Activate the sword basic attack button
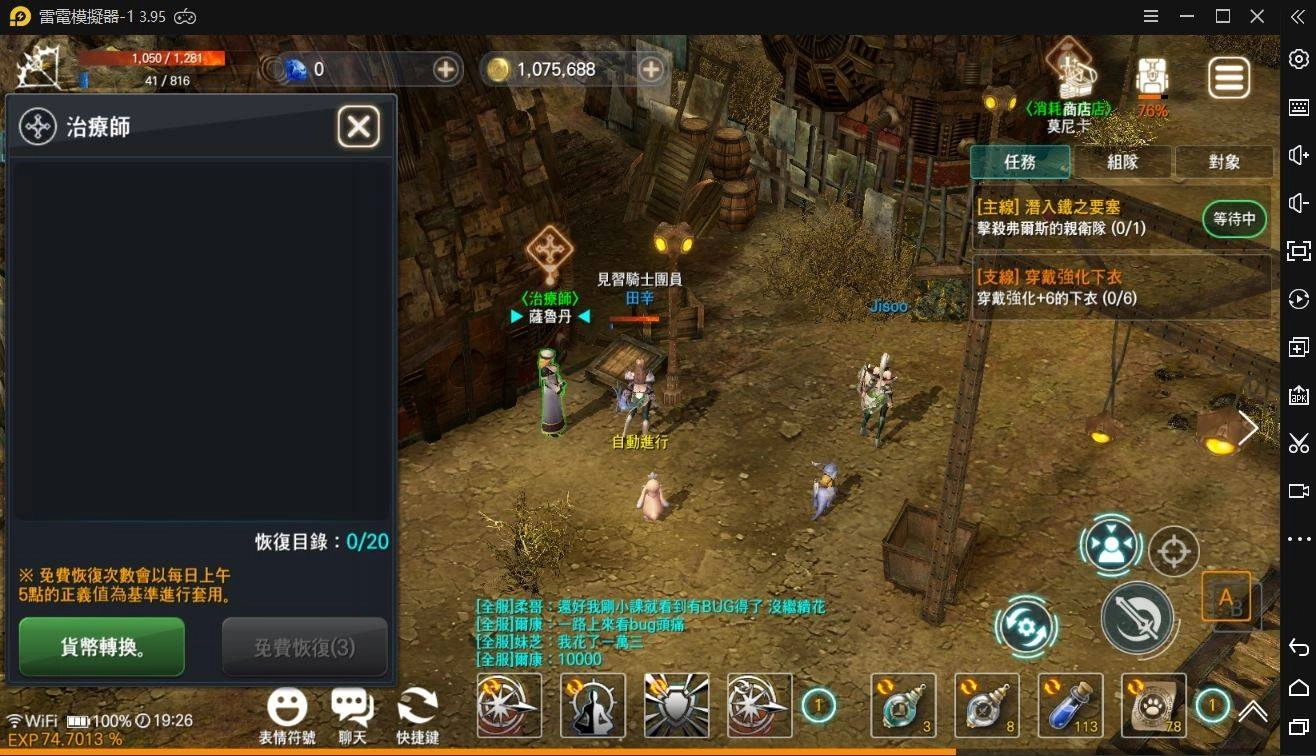This screenshot has width=1316, height=756. pos(1137,617)
